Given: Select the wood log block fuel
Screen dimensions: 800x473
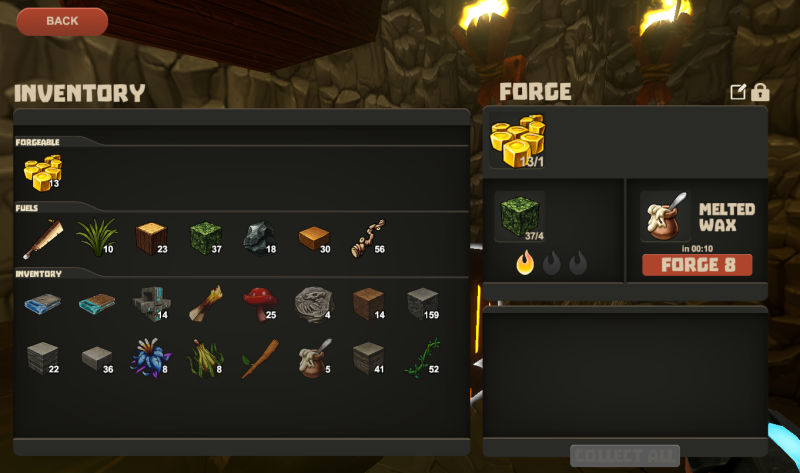Looking at the screenshot, I should click(150, 238).
